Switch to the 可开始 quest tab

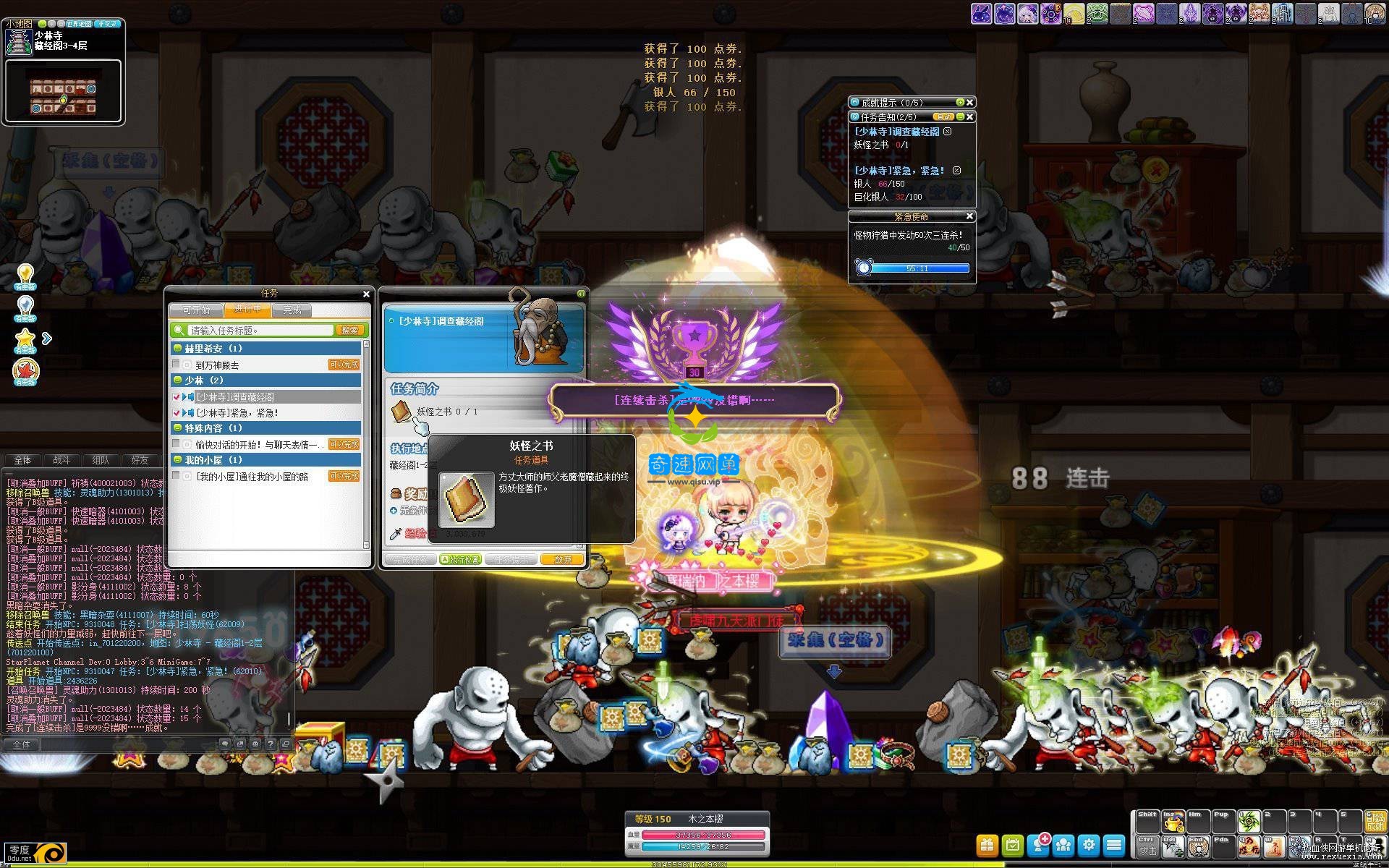coord(196,310)
